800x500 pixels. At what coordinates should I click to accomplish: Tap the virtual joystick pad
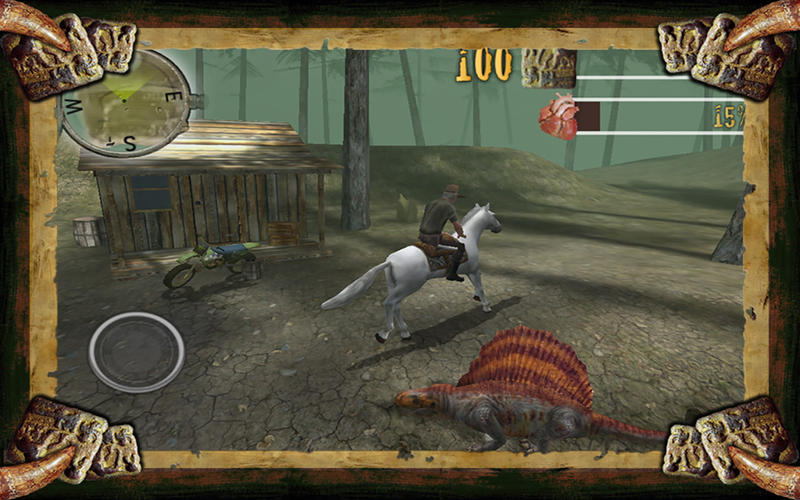click(x=136, y=352)
